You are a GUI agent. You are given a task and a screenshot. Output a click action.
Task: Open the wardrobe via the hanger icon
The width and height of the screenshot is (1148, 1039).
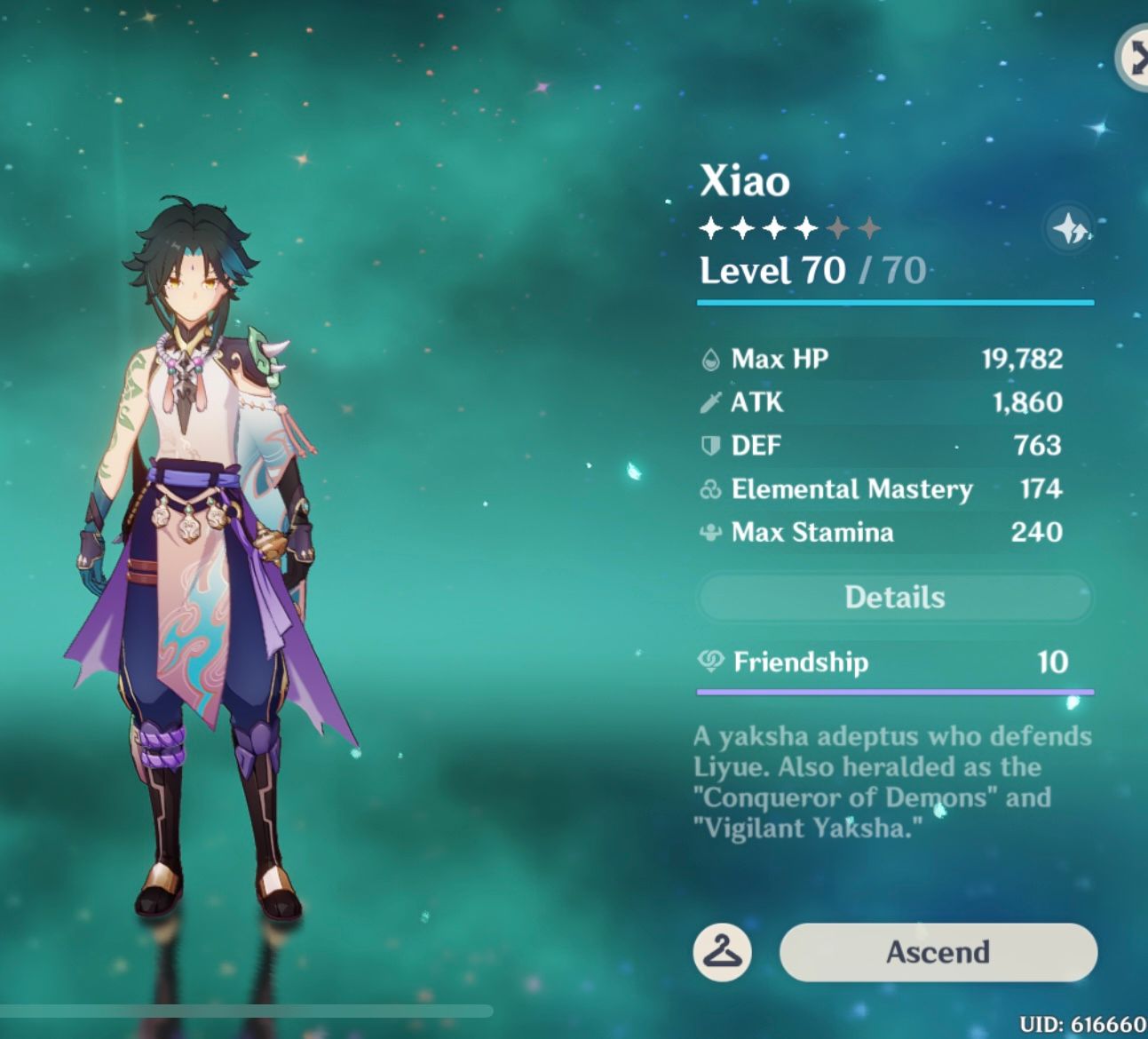coord(723,952)
